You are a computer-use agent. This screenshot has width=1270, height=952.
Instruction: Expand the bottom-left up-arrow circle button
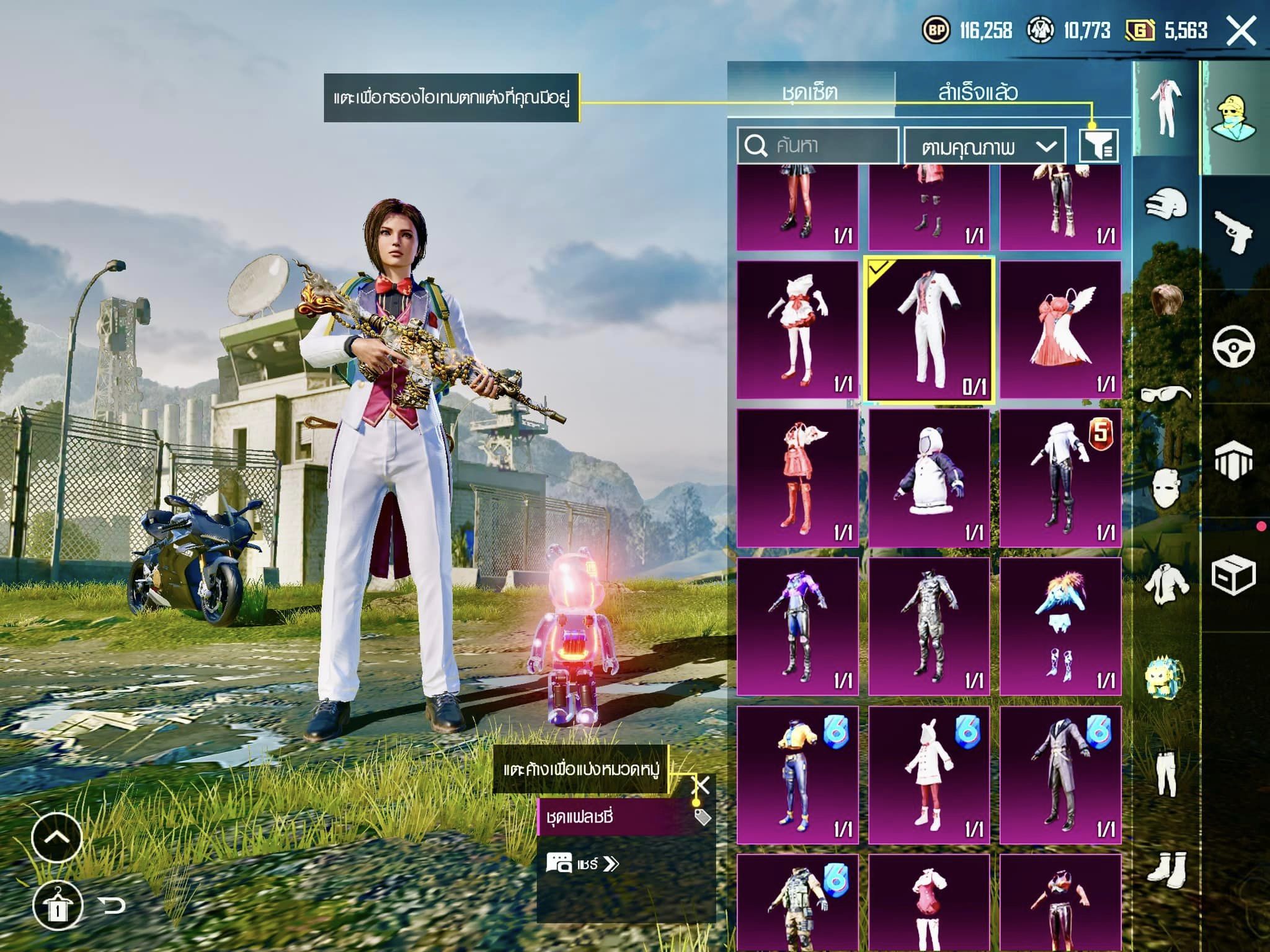point(56,837)
